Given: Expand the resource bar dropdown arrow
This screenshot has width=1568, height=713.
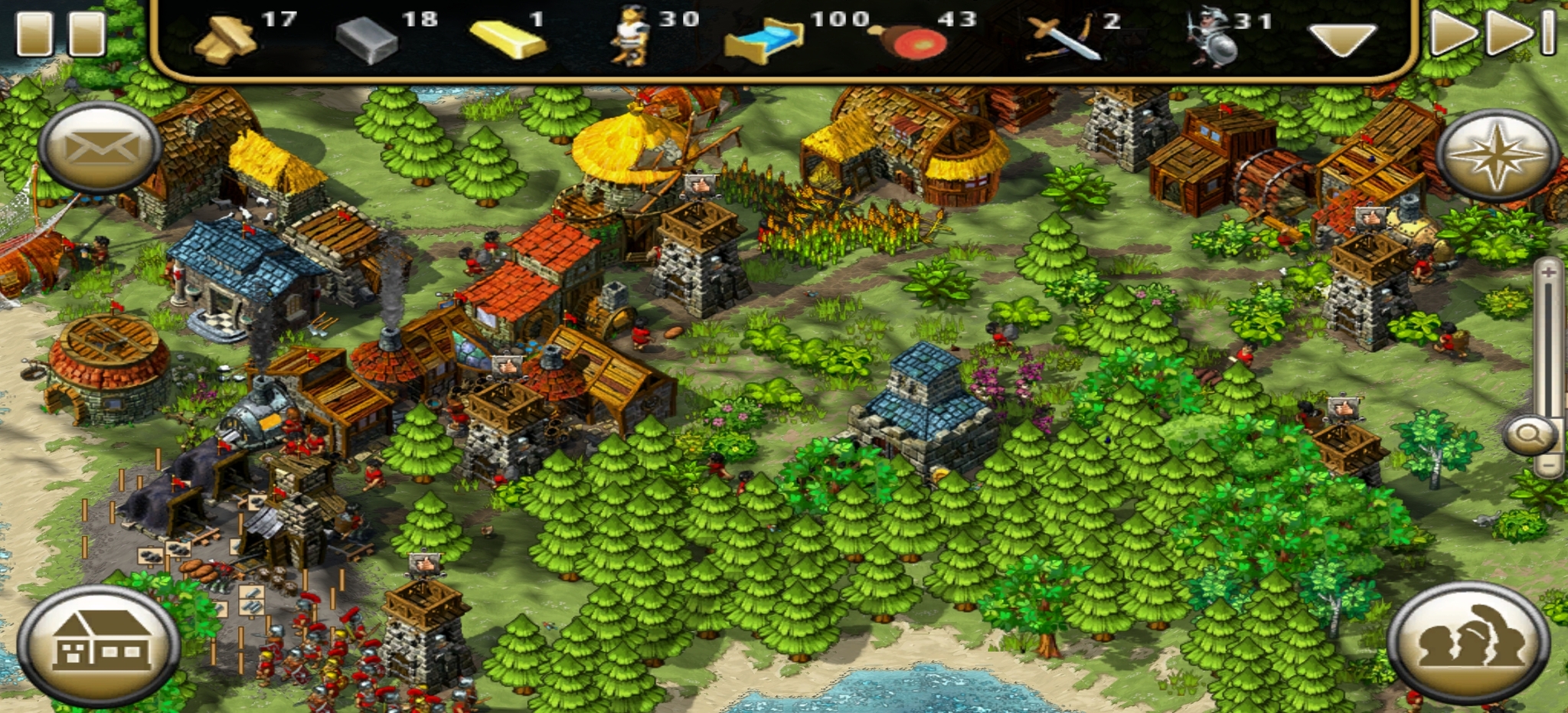Looking at the screenshot, I should pos(1341,38).
